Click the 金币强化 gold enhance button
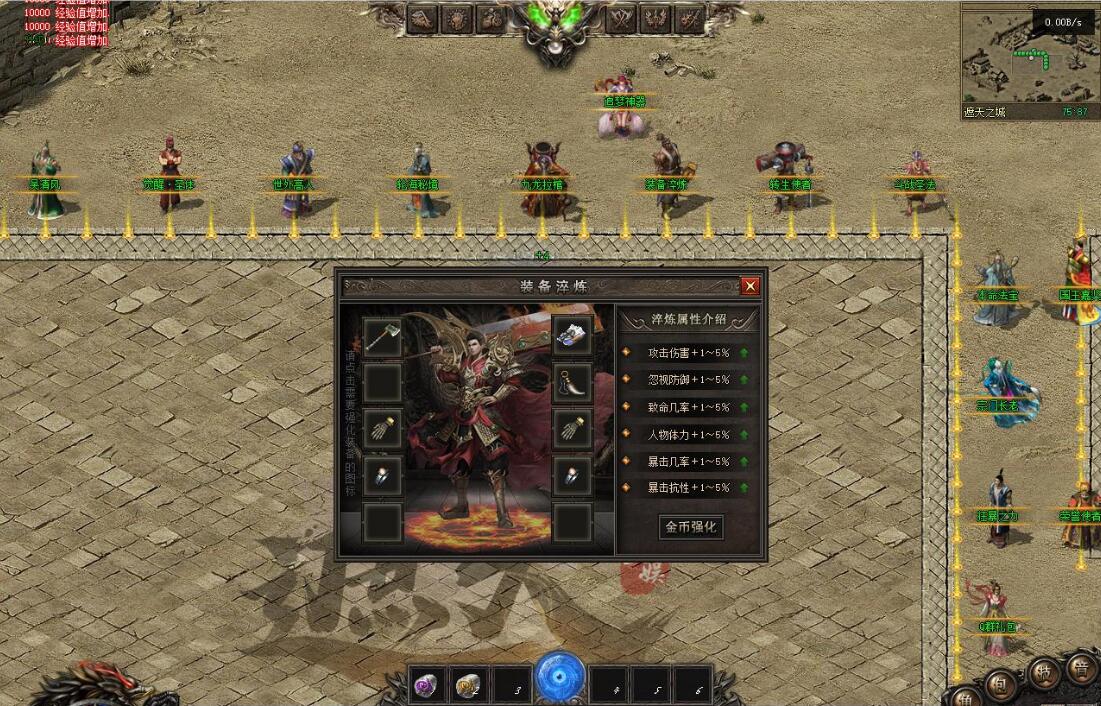This screenshot has height=706, width=1101. click(x=690, y=526)
